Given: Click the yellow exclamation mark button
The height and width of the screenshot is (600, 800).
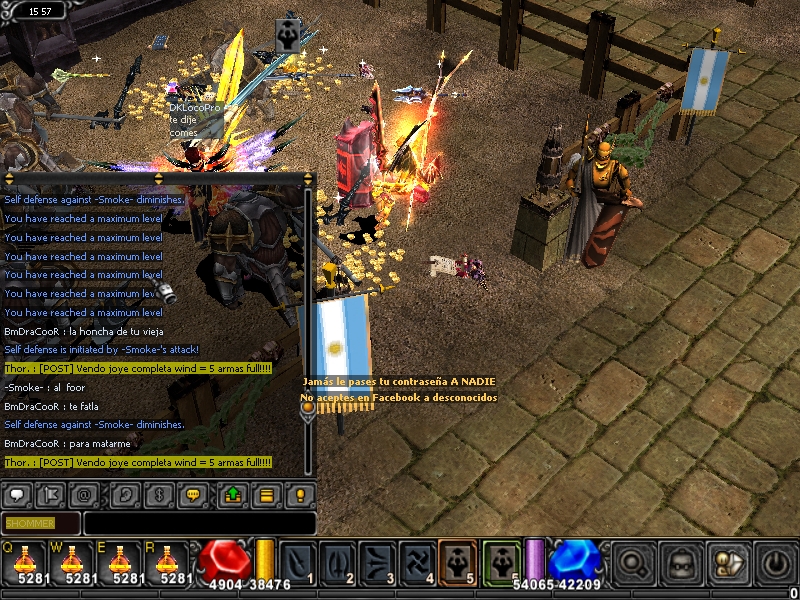Looking at the screenshot, I should pyautogui.click(x=300, y=494).
